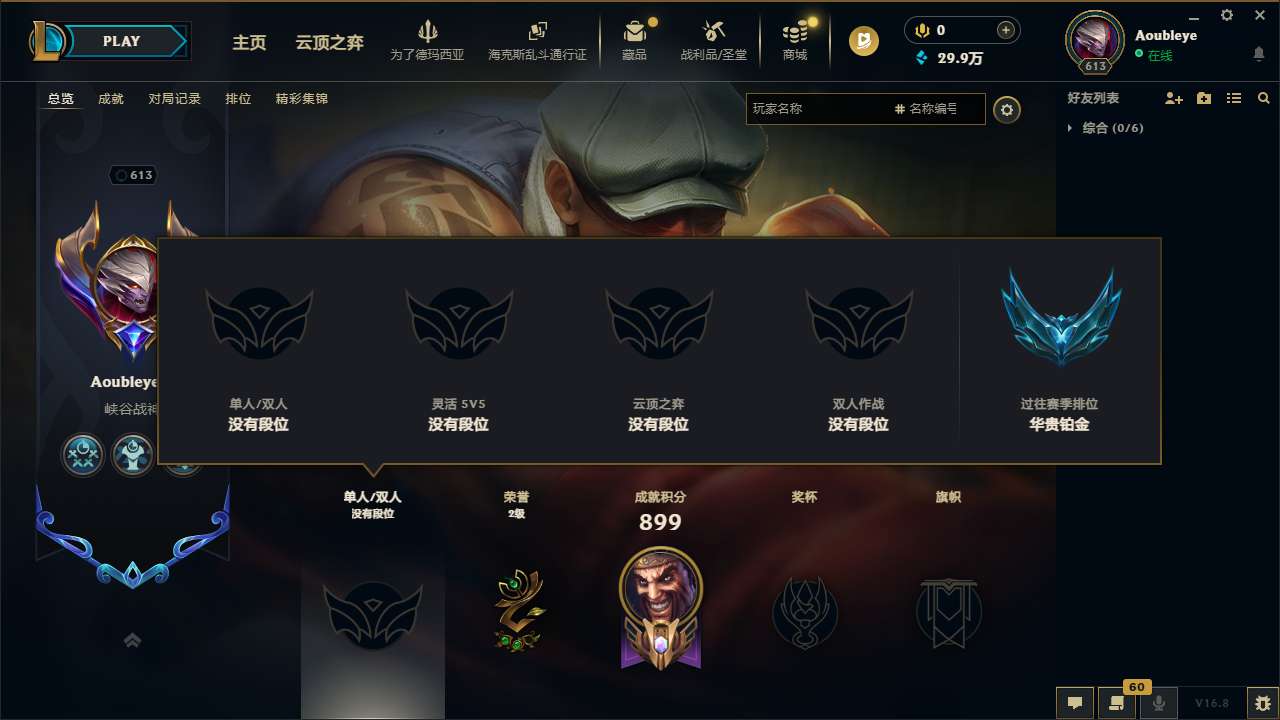Toggle friends list view mode
The width and height of the screenshot is (1280, 720).
[x=1234, y=98]
